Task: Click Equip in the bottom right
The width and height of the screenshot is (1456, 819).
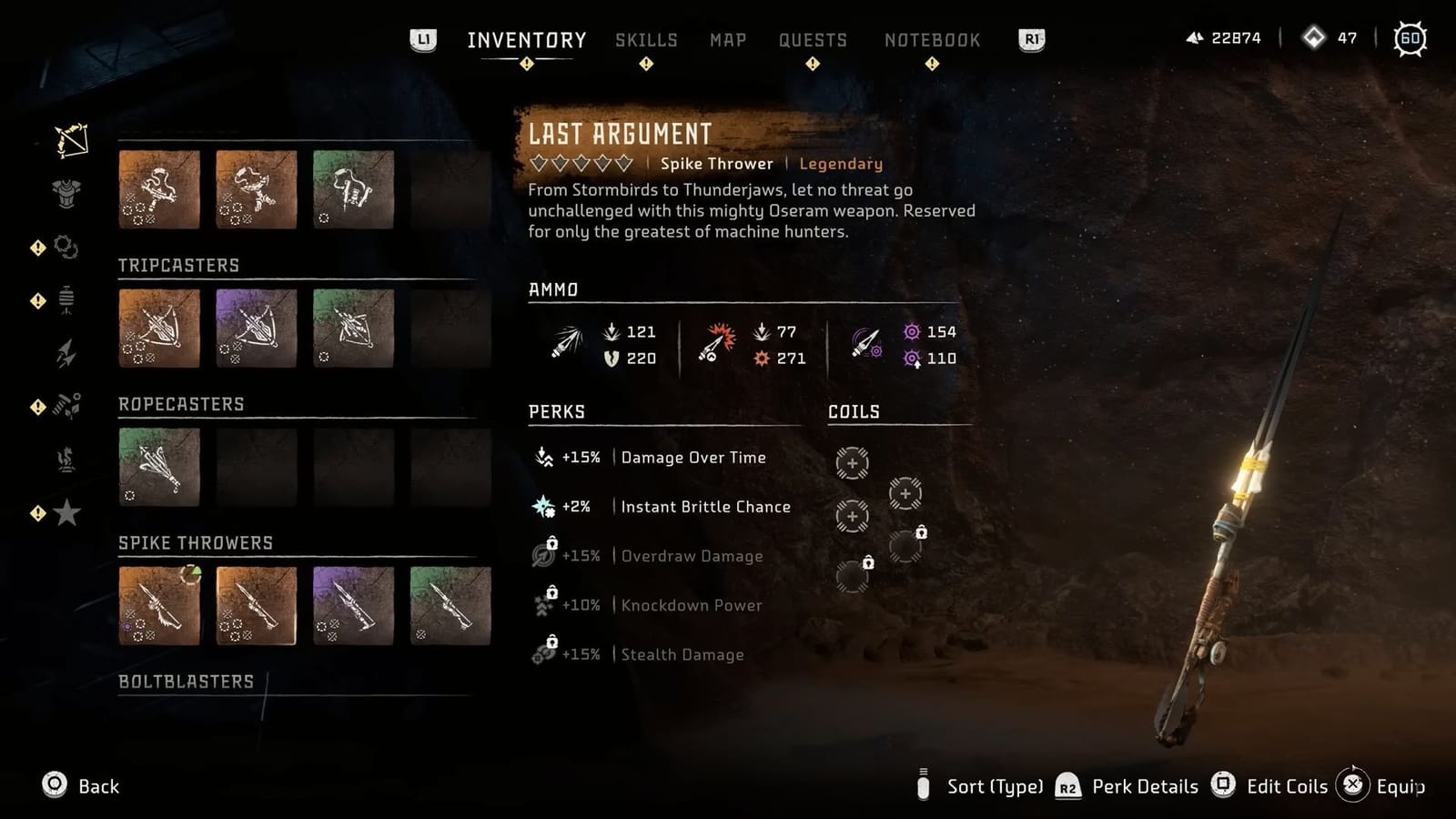Action: (x=1401, y=785)
